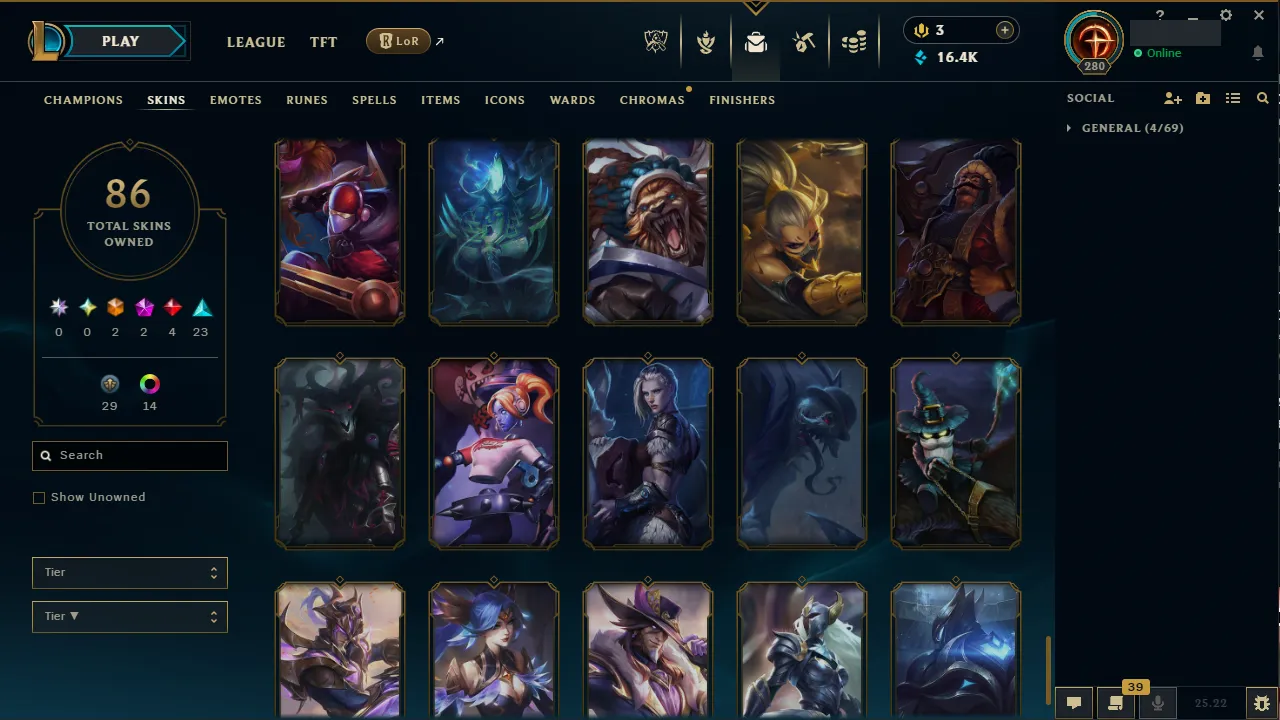Open the TFT menu item
This screenshot has height=720, width=1280.
click(x=323, y=42)
